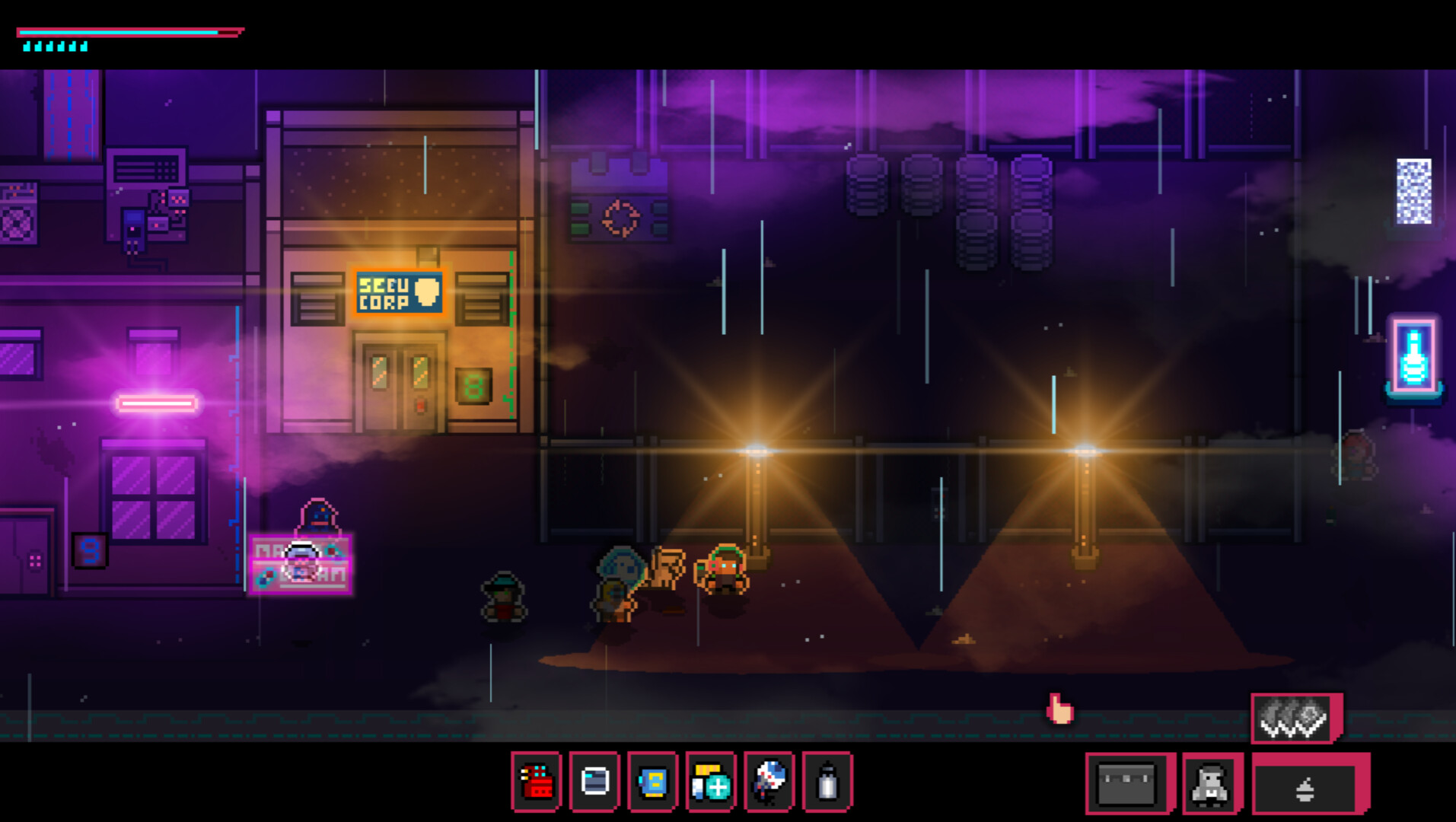Image resolution: width=1456 pixels, height=822 pixels.
Task: Click the health bar at the top left
Action: 129,32
